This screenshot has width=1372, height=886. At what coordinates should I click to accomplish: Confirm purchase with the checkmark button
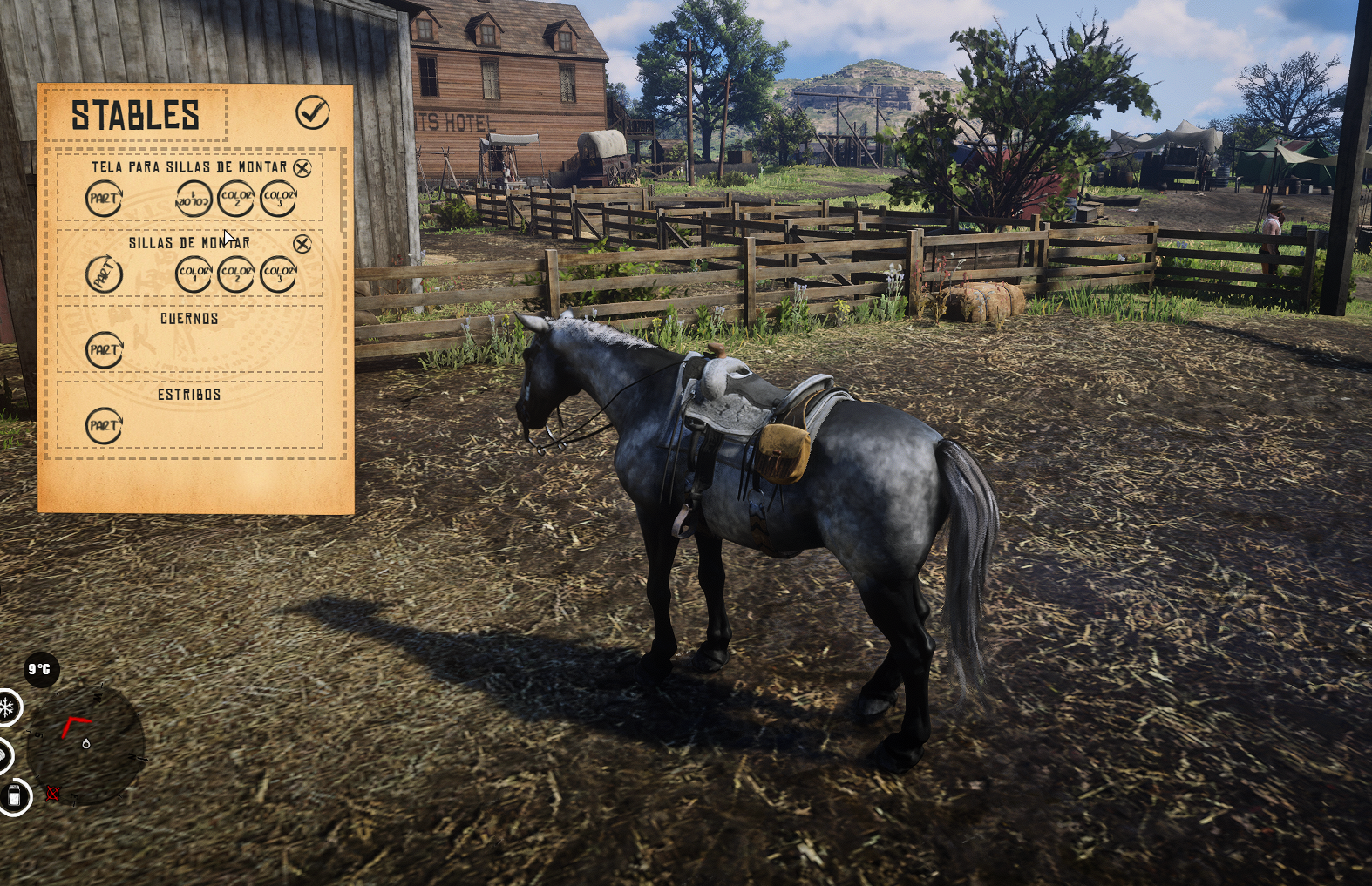tap(313, 112)
